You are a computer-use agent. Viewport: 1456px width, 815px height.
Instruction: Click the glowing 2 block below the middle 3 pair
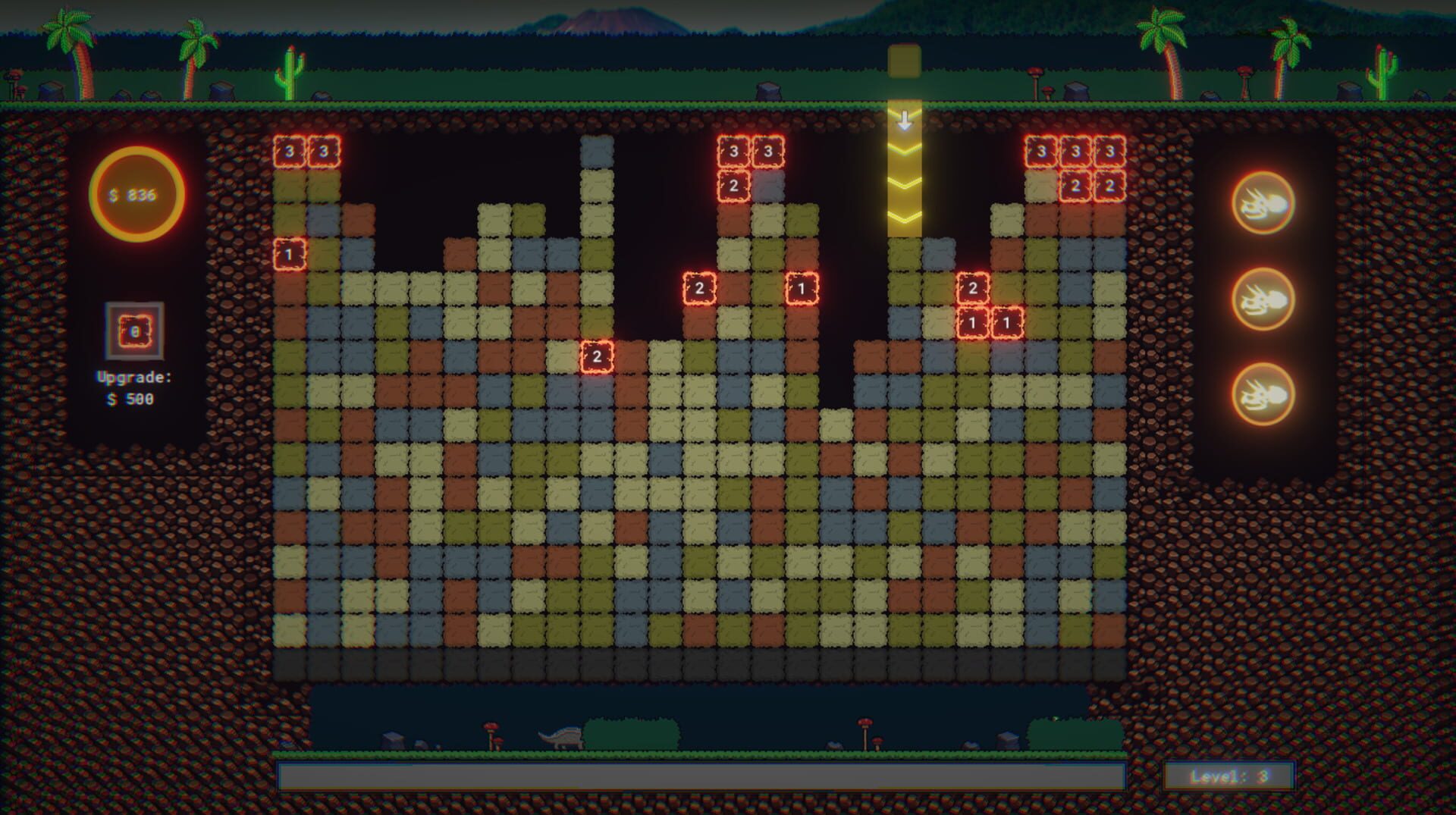tap(733, 186)
